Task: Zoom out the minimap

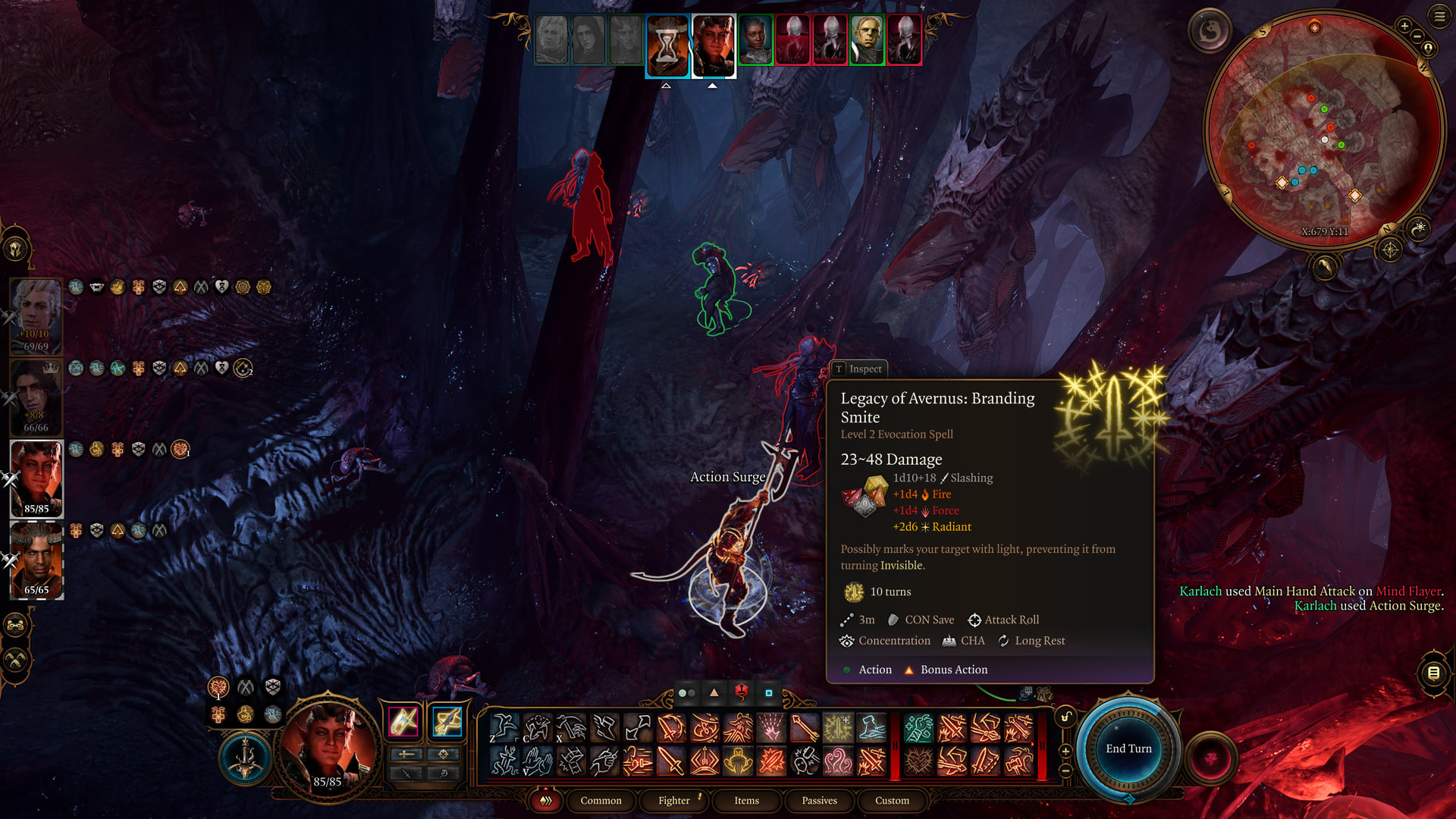Action: [x=1417, y=37]
